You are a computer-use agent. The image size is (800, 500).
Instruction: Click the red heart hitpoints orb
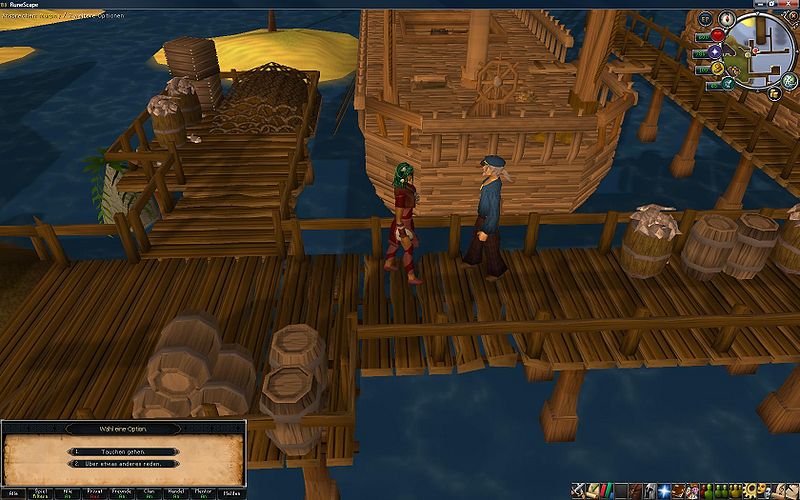[716, 36]
